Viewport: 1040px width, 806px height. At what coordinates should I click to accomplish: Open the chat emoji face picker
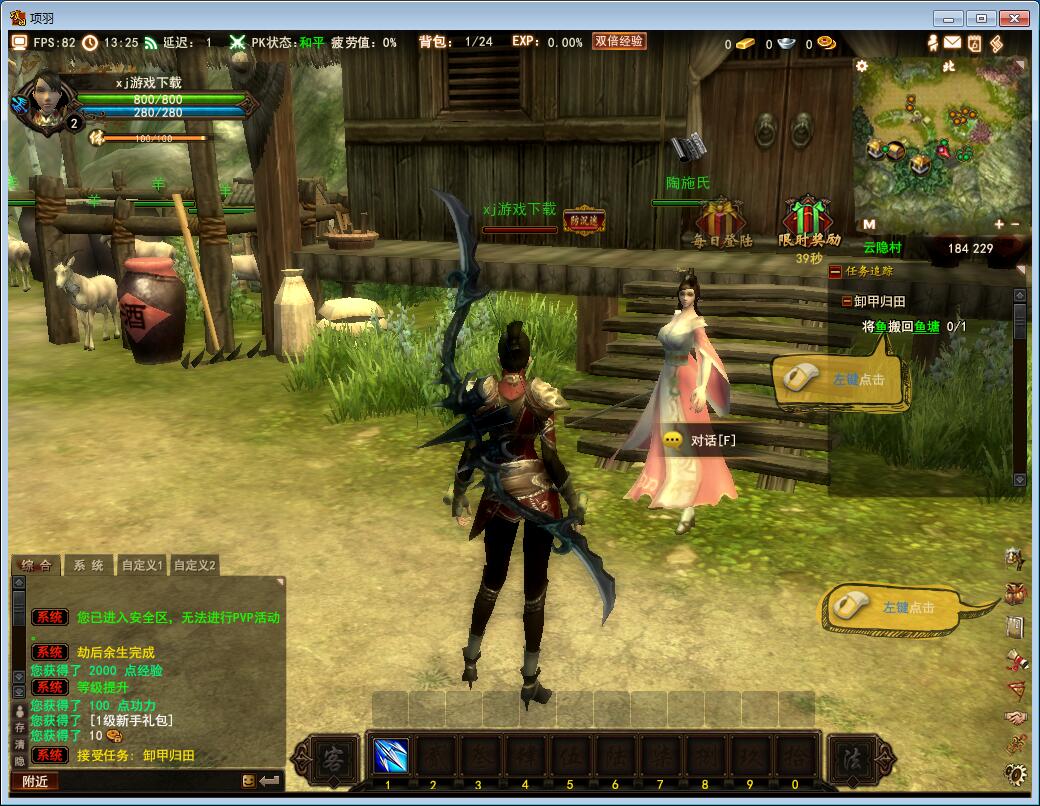tap(248, 781)
